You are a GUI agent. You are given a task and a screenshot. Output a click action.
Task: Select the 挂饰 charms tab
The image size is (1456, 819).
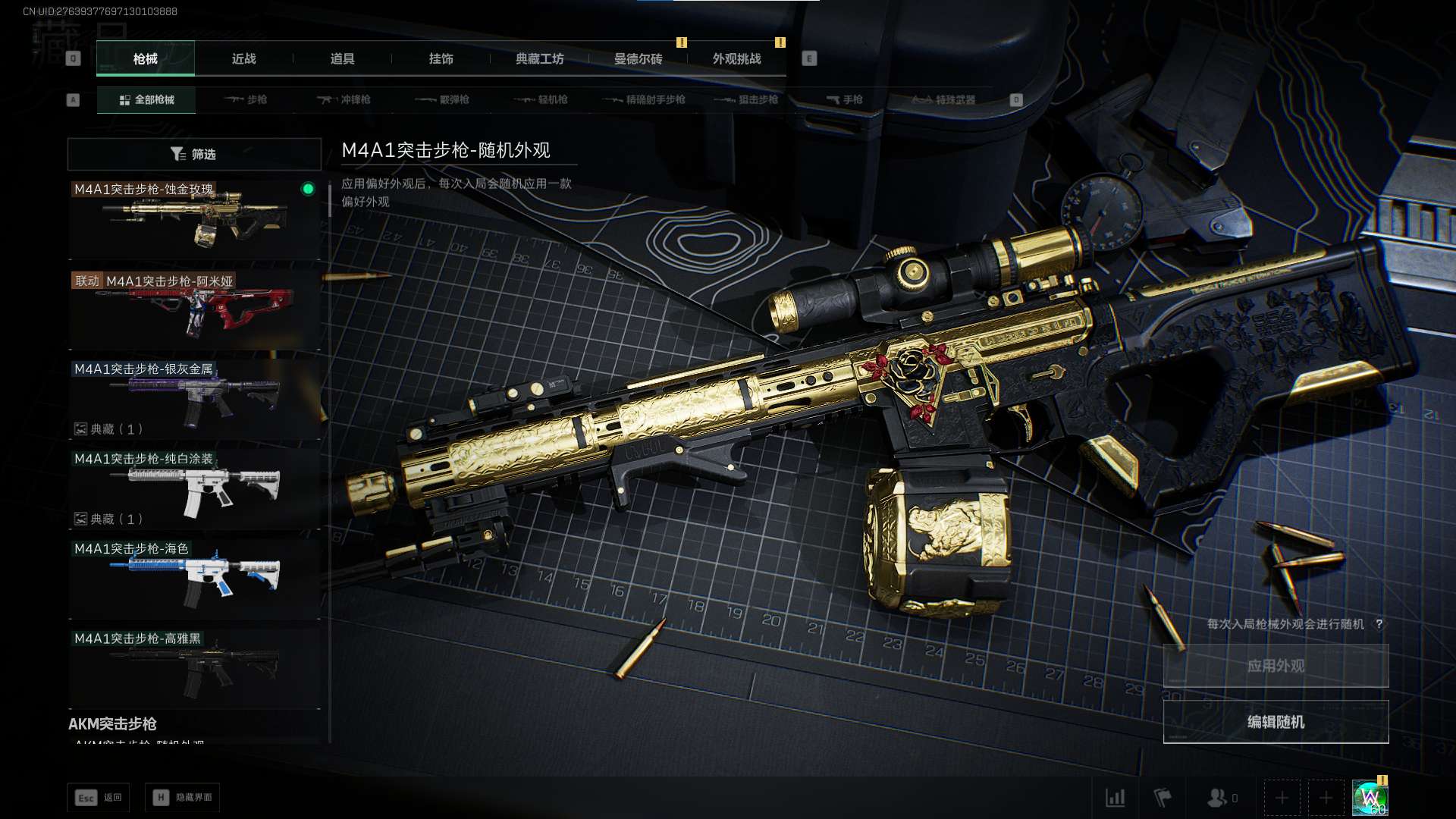441,59
